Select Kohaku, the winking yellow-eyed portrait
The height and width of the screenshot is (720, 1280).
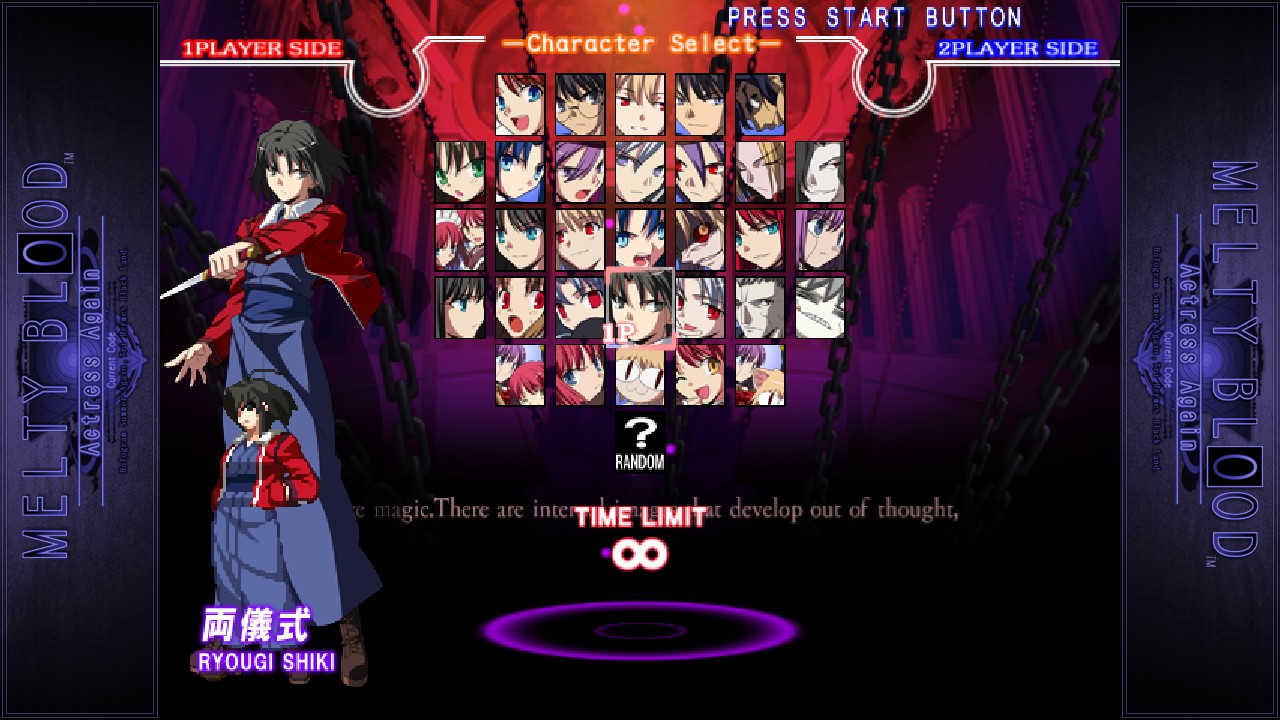click(700, 375)
